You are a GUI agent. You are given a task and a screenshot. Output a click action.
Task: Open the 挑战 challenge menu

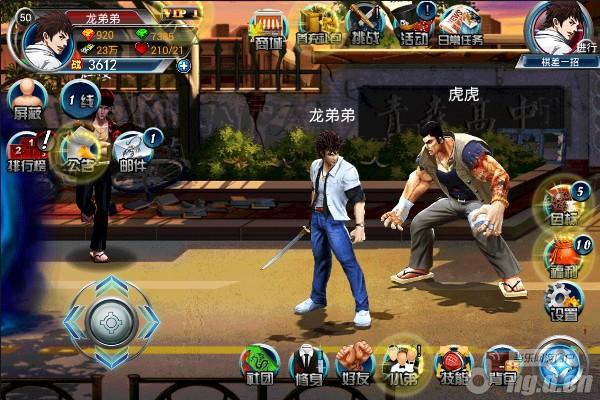click(365, 24)
